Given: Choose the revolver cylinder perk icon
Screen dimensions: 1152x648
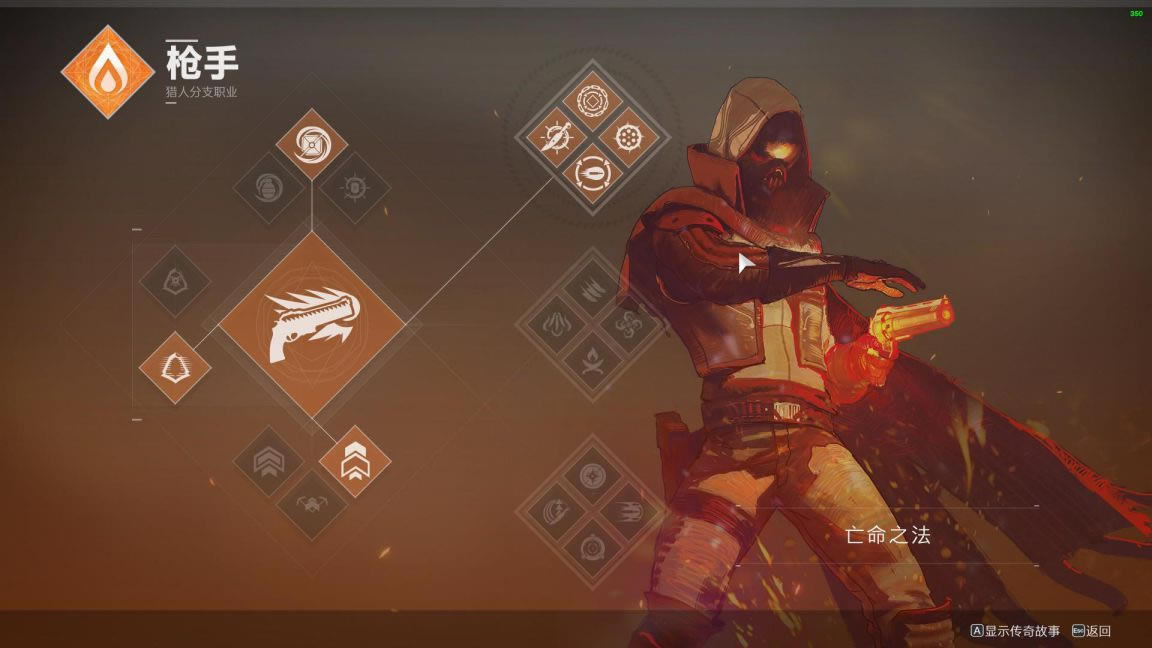Looking at the screenshot, I should point(628,137).
